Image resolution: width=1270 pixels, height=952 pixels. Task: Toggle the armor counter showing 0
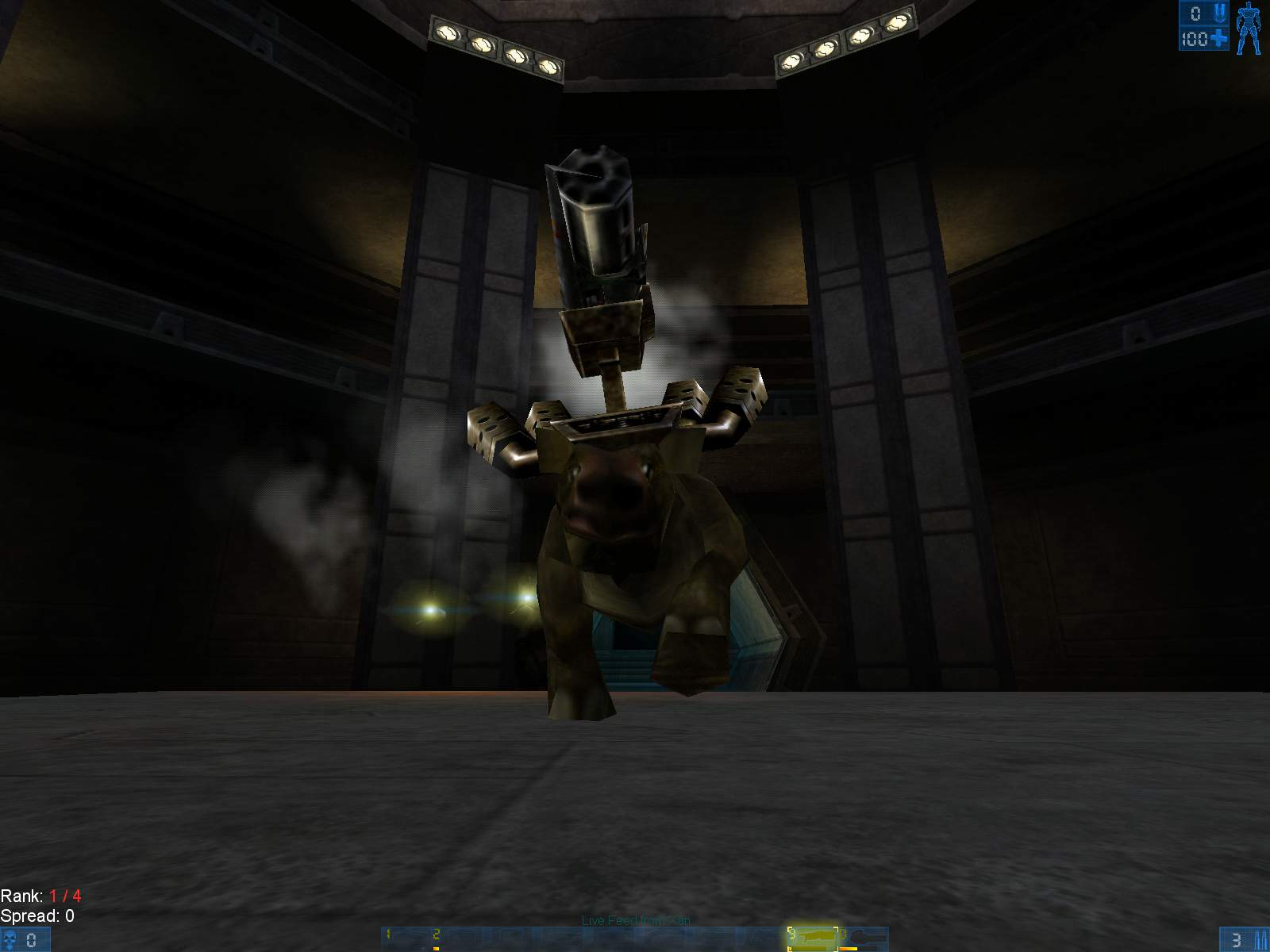[1195, 13]
